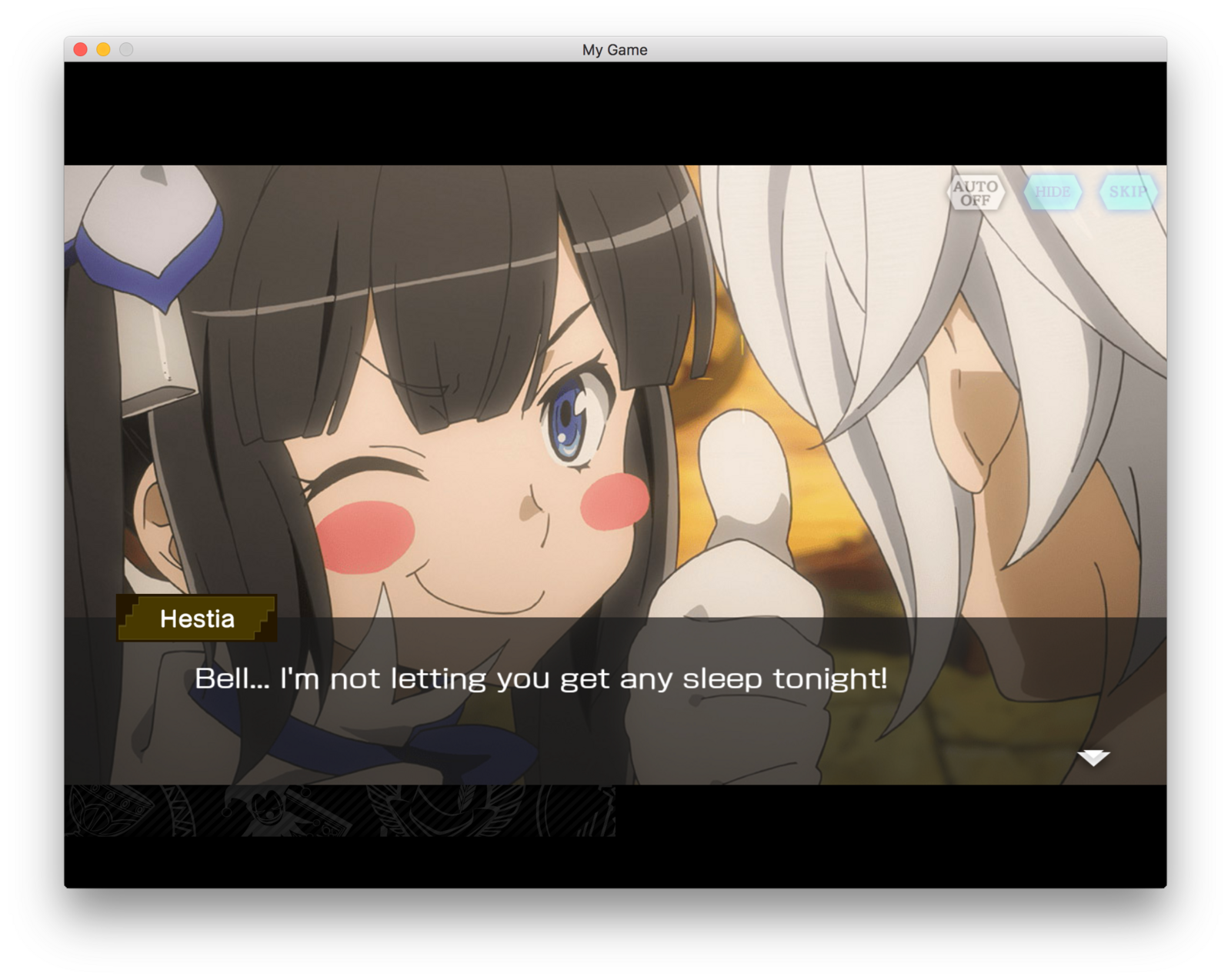This screenshot has width=1231, height=980.
Task: Click the My Game title bar
Action: (x=615, y=49)
